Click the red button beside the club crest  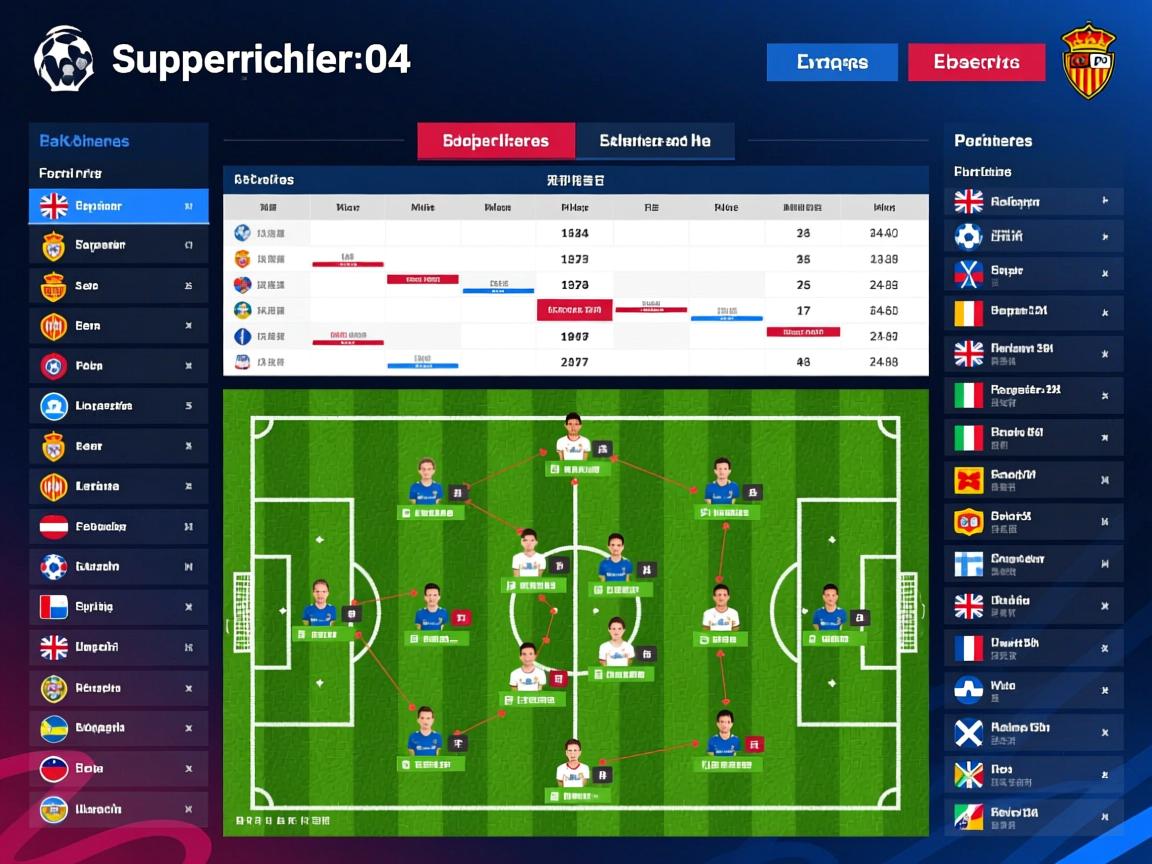976,62
